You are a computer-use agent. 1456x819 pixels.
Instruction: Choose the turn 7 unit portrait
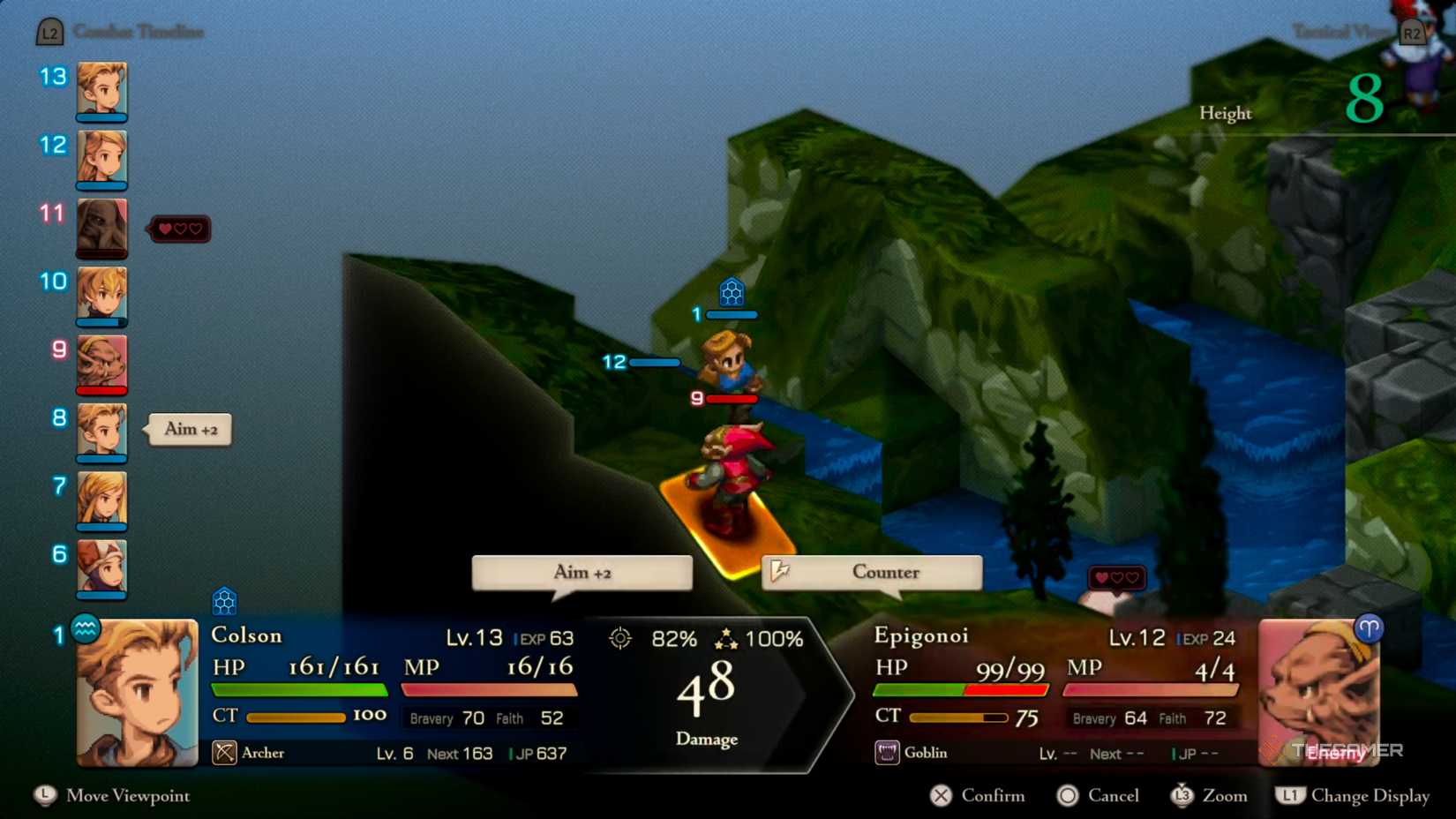101,500
